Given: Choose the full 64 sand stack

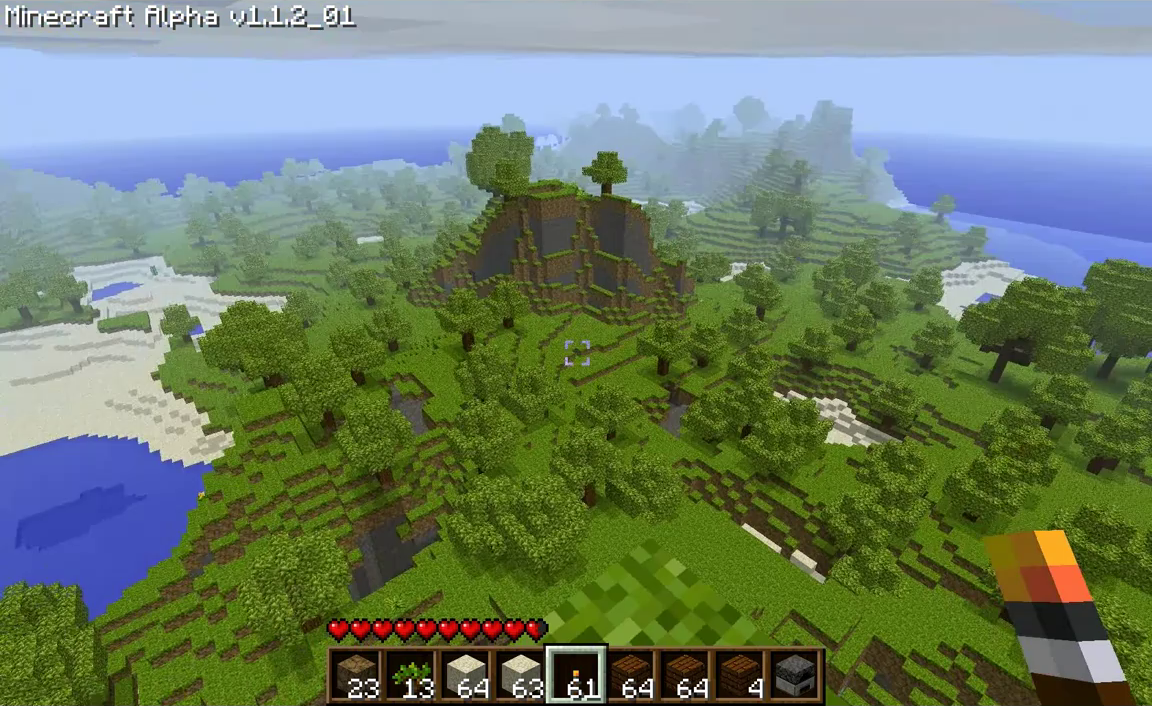Looking at the screenshot, I should [465, 675].
